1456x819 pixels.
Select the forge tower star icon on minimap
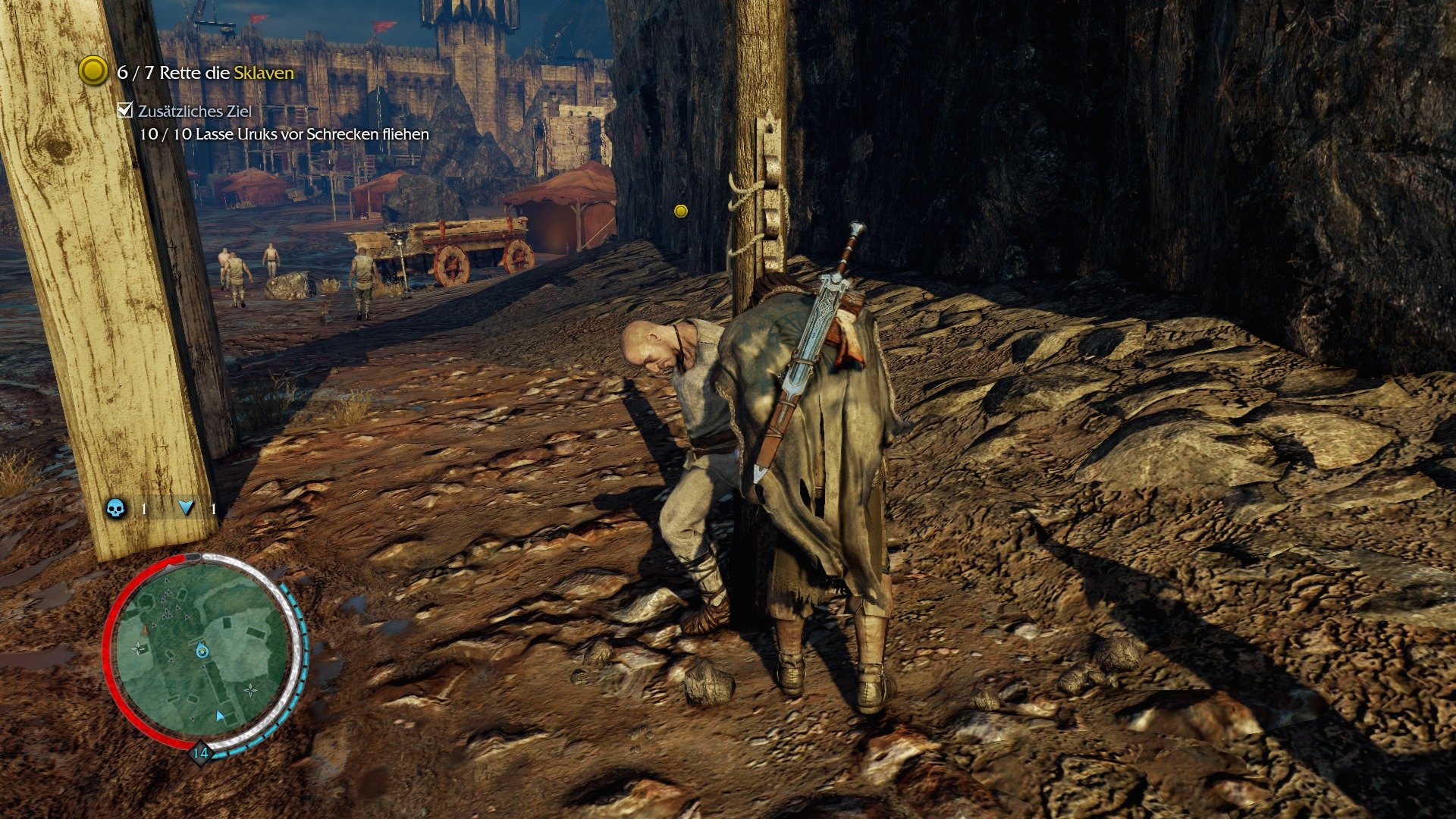click(139, 648)
